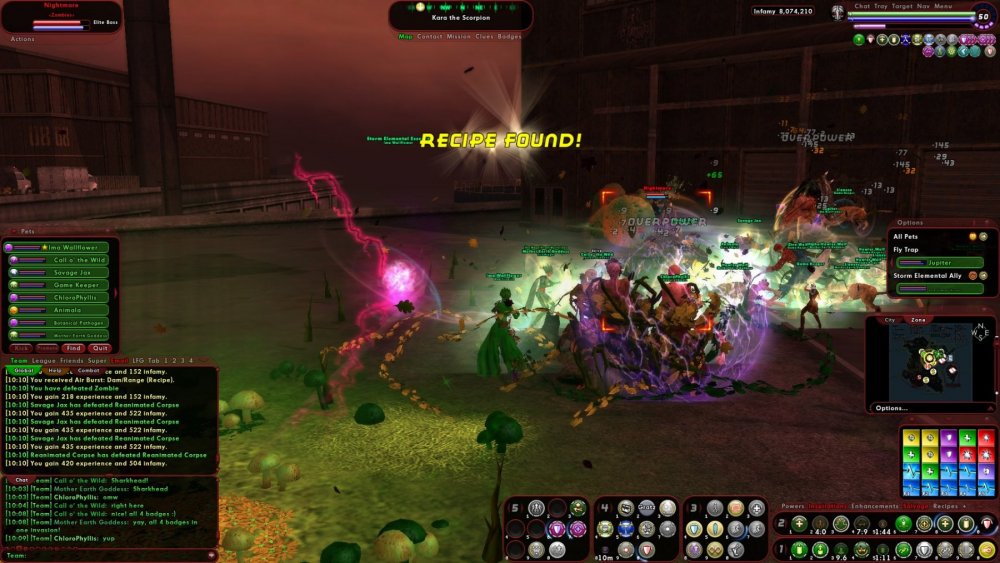This screenshot has width=1000, height=563.
Task: Toggle the Tray button in the top bar
Action: coord(881,6)
